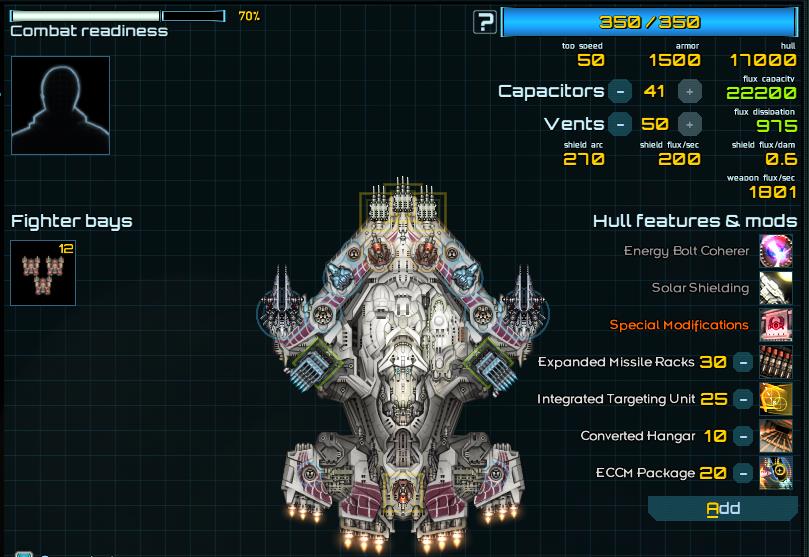
Task: Add a new hull mod
Action: [723, 509]
